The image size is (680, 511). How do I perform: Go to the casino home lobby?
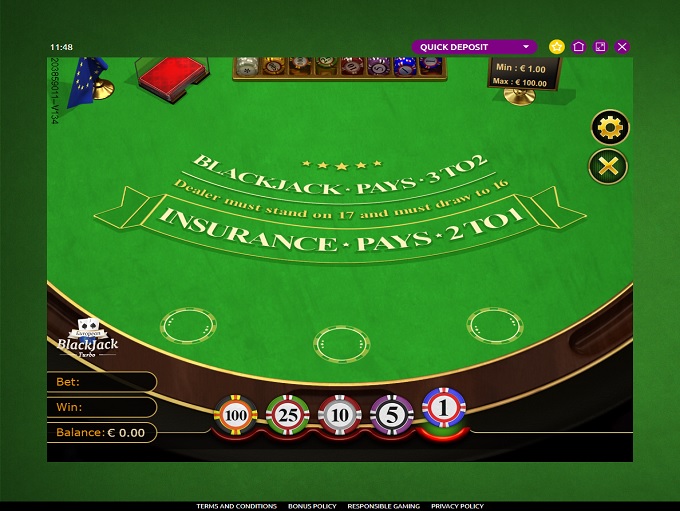tap(579, 47)
